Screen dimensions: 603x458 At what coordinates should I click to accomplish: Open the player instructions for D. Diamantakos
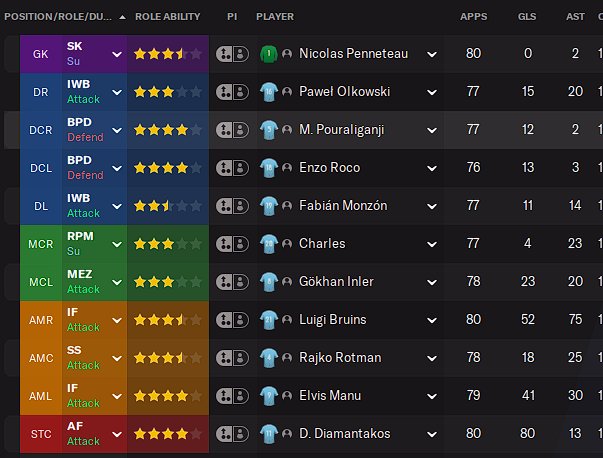click(x=232, y=434)
